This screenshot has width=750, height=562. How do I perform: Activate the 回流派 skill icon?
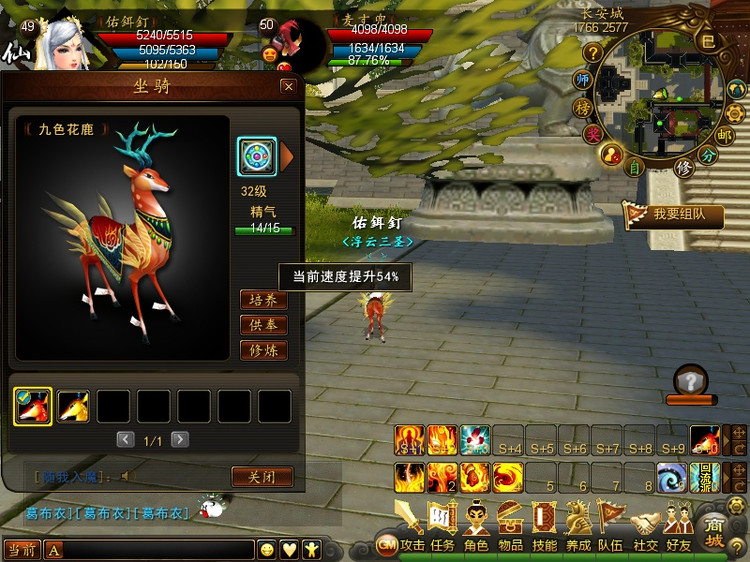click(x=704, y=476)
